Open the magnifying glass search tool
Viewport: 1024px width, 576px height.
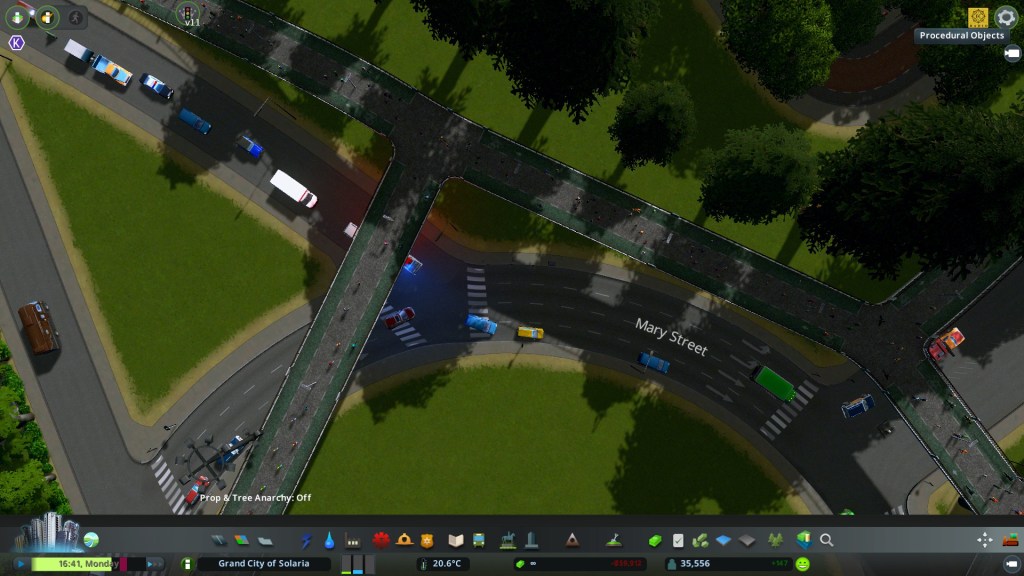click(x=827, y=540)
